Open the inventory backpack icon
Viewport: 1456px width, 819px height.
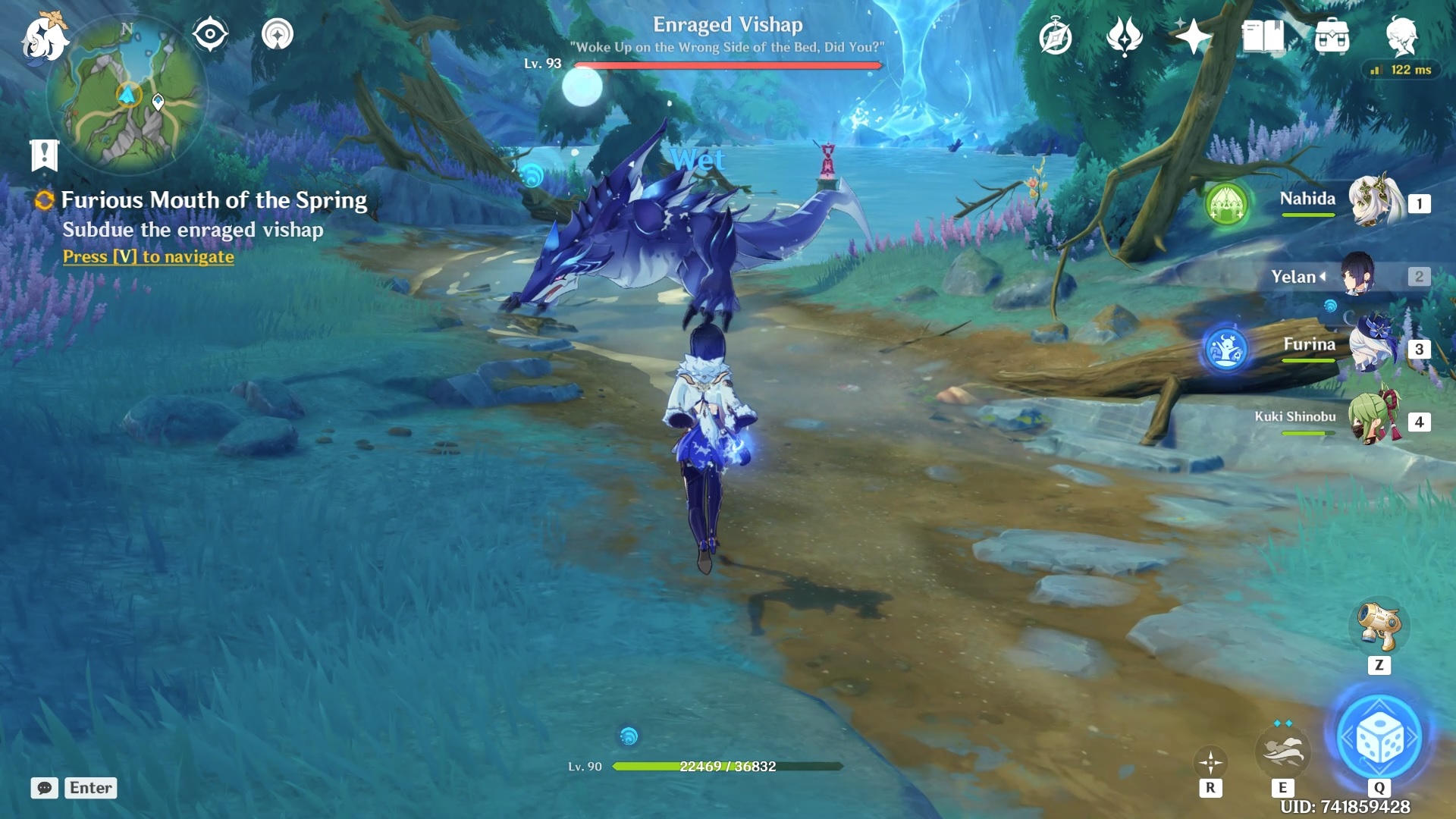[x=1332, y=36]
